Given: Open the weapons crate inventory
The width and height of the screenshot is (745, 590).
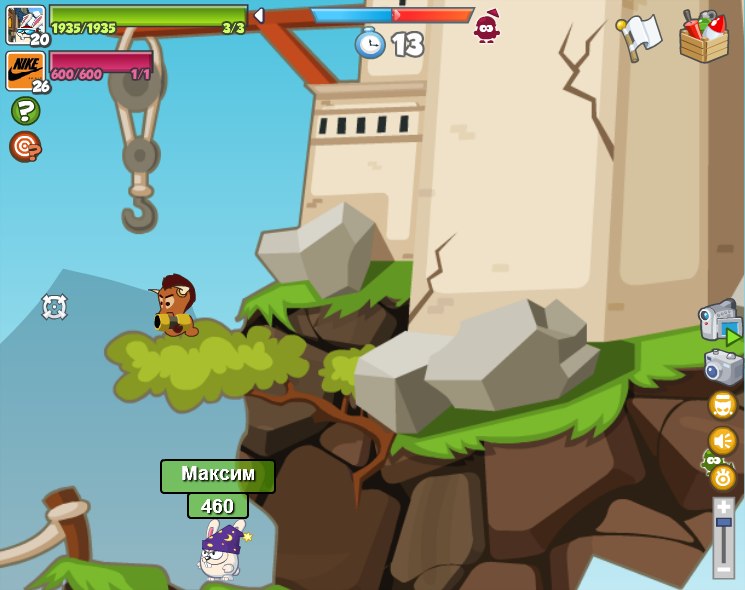Looking at the screenshot, I should tap(703, 37).
